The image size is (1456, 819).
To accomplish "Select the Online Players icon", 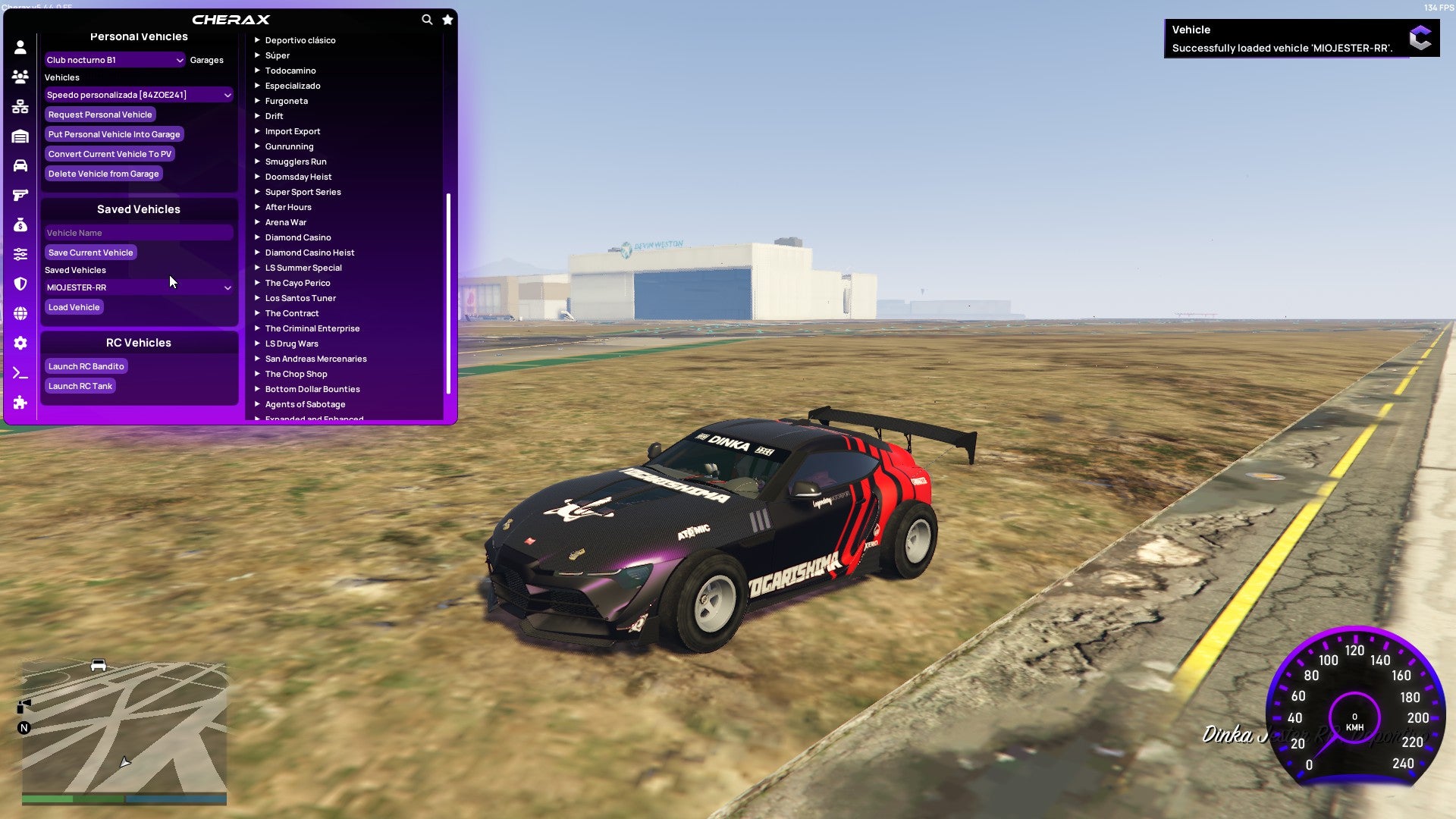I will pyautogui.click(x=20, y=75).
